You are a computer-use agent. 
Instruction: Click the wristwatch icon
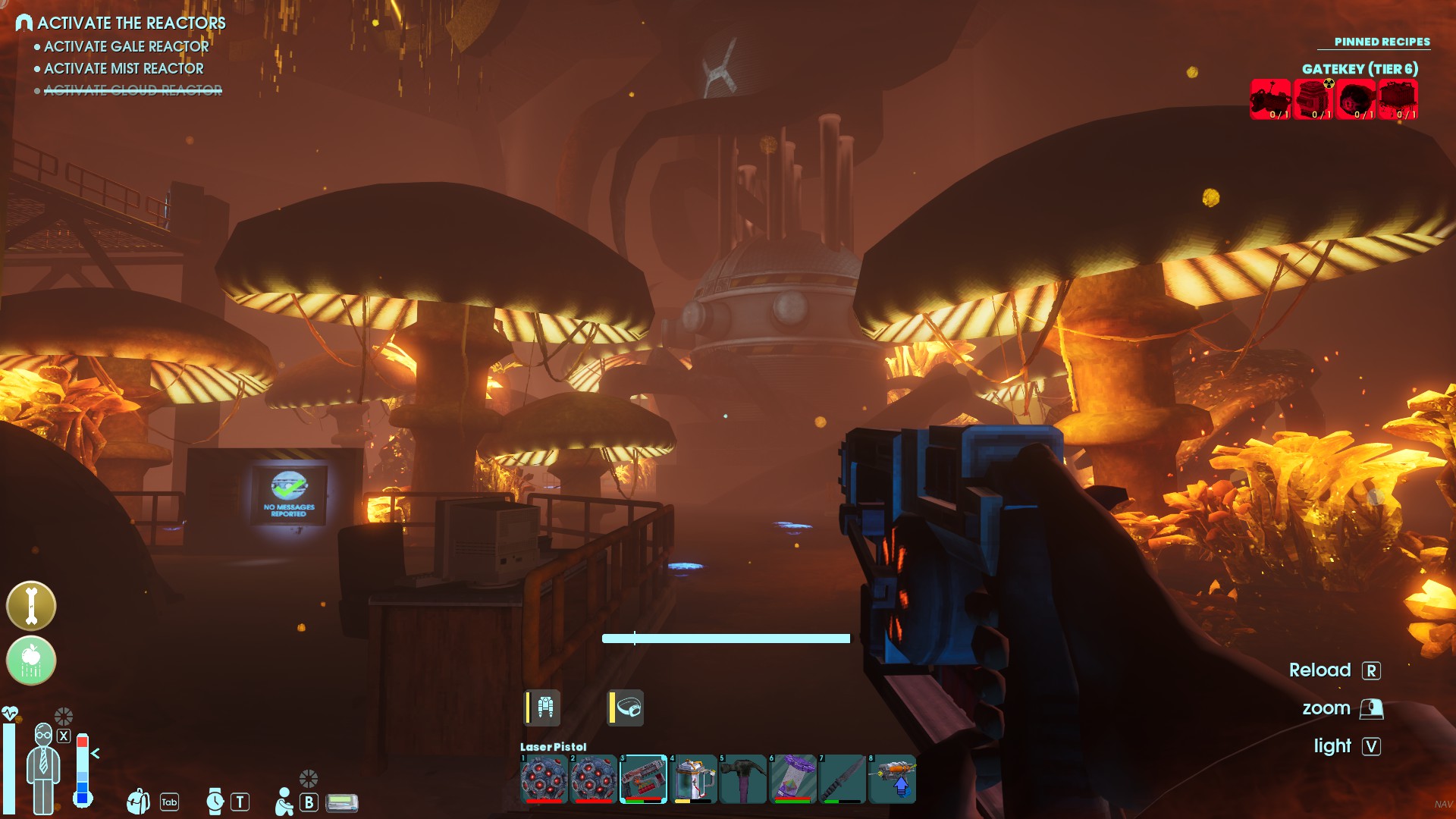(215, 802)
